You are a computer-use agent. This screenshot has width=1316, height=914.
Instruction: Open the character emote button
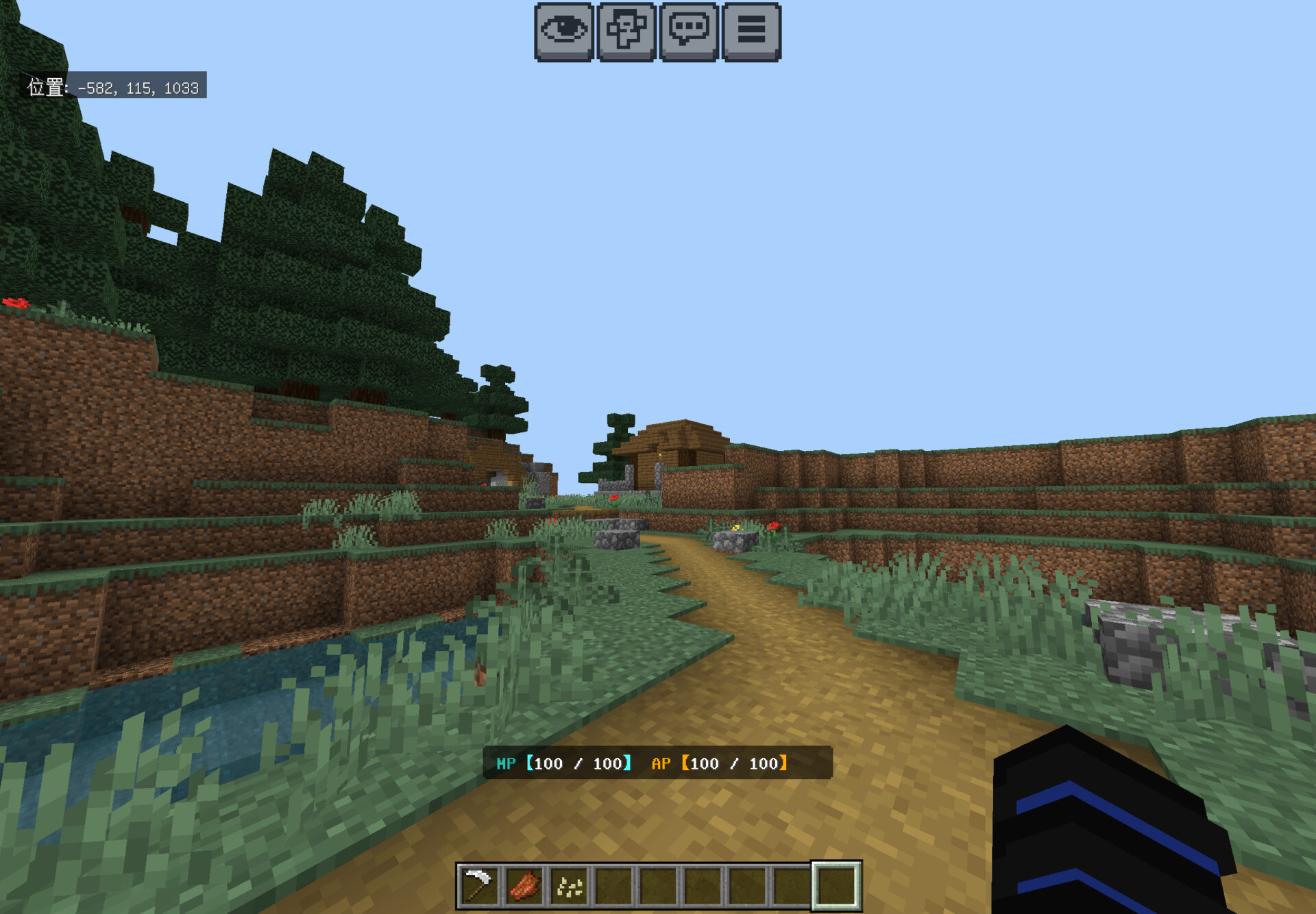click(x=626, y=32)
